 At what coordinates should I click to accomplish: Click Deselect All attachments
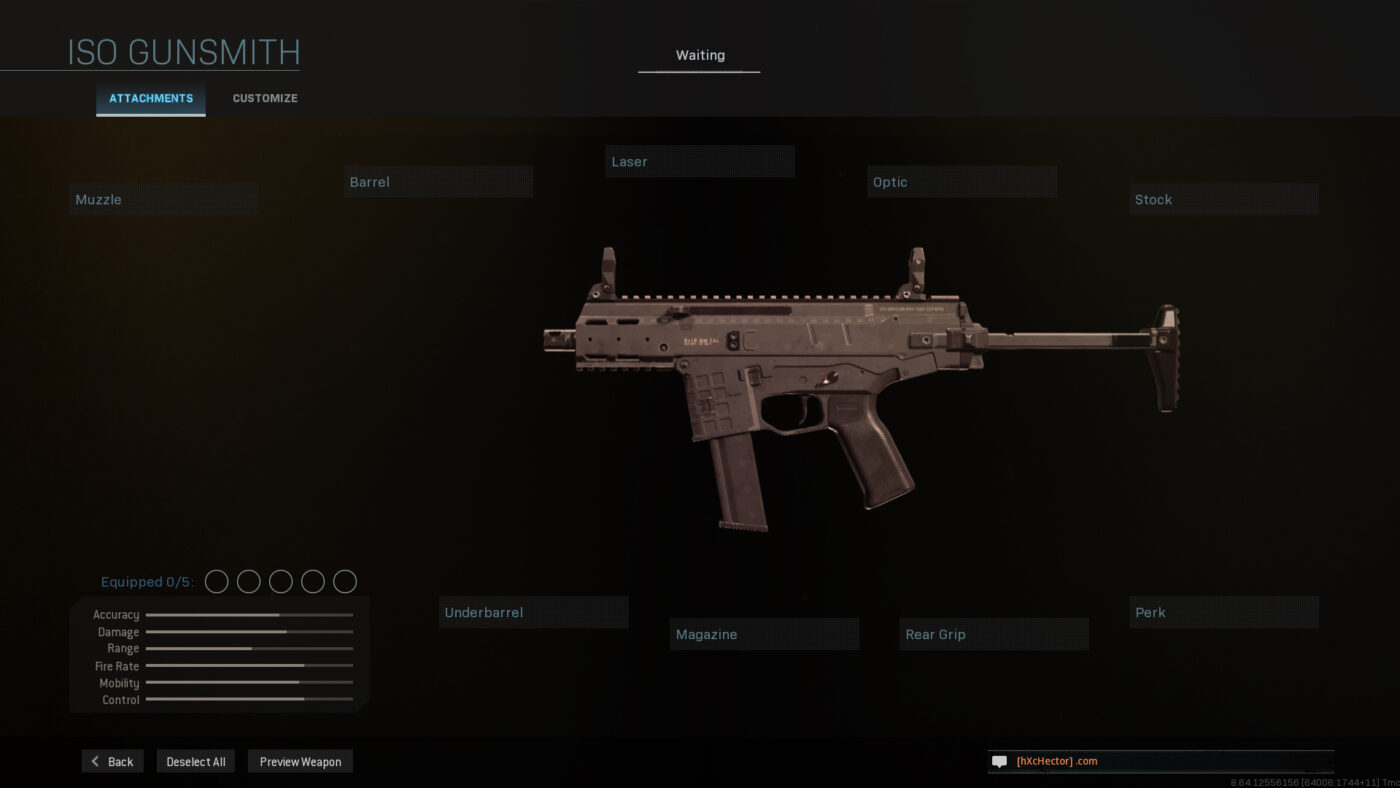(196, 761)
